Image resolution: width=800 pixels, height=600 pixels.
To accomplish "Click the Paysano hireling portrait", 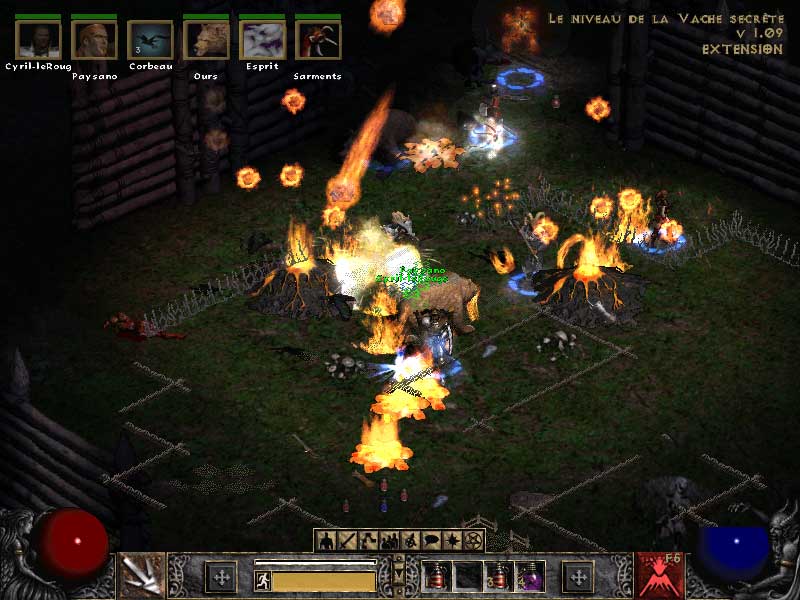I will 95,40.
